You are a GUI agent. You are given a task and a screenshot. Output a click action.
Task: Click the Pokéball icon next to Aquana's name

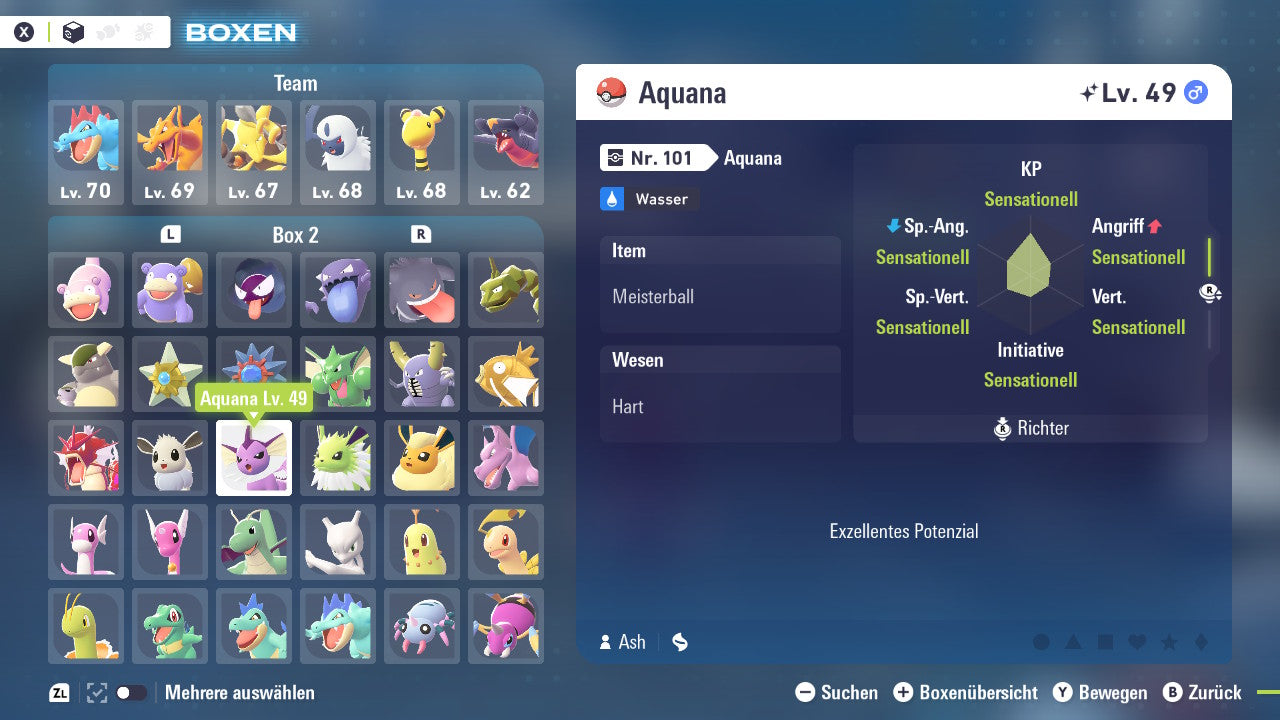[x=612, y=92]
